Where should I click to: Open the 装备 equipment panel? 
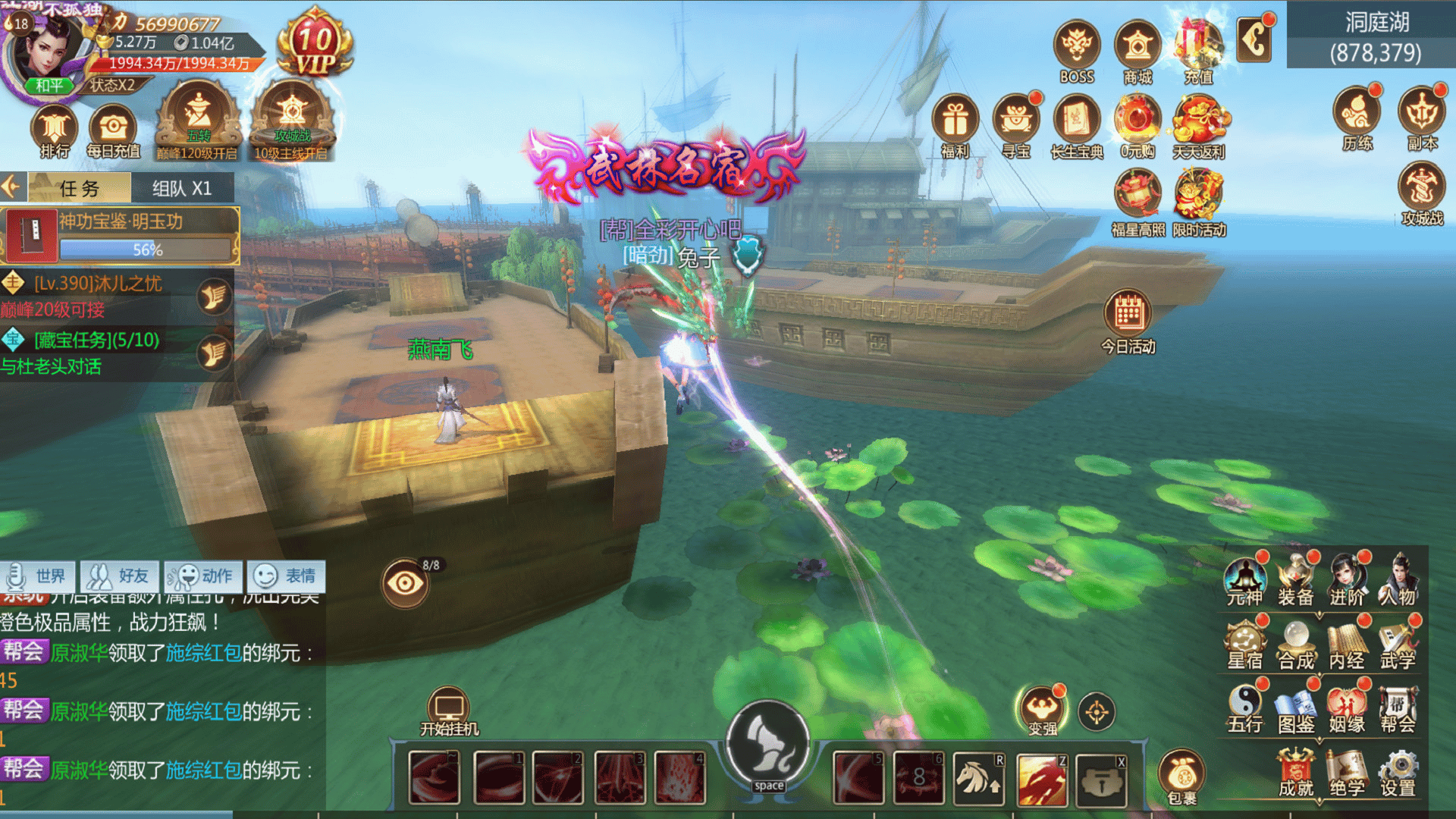tap(1295, 580)
